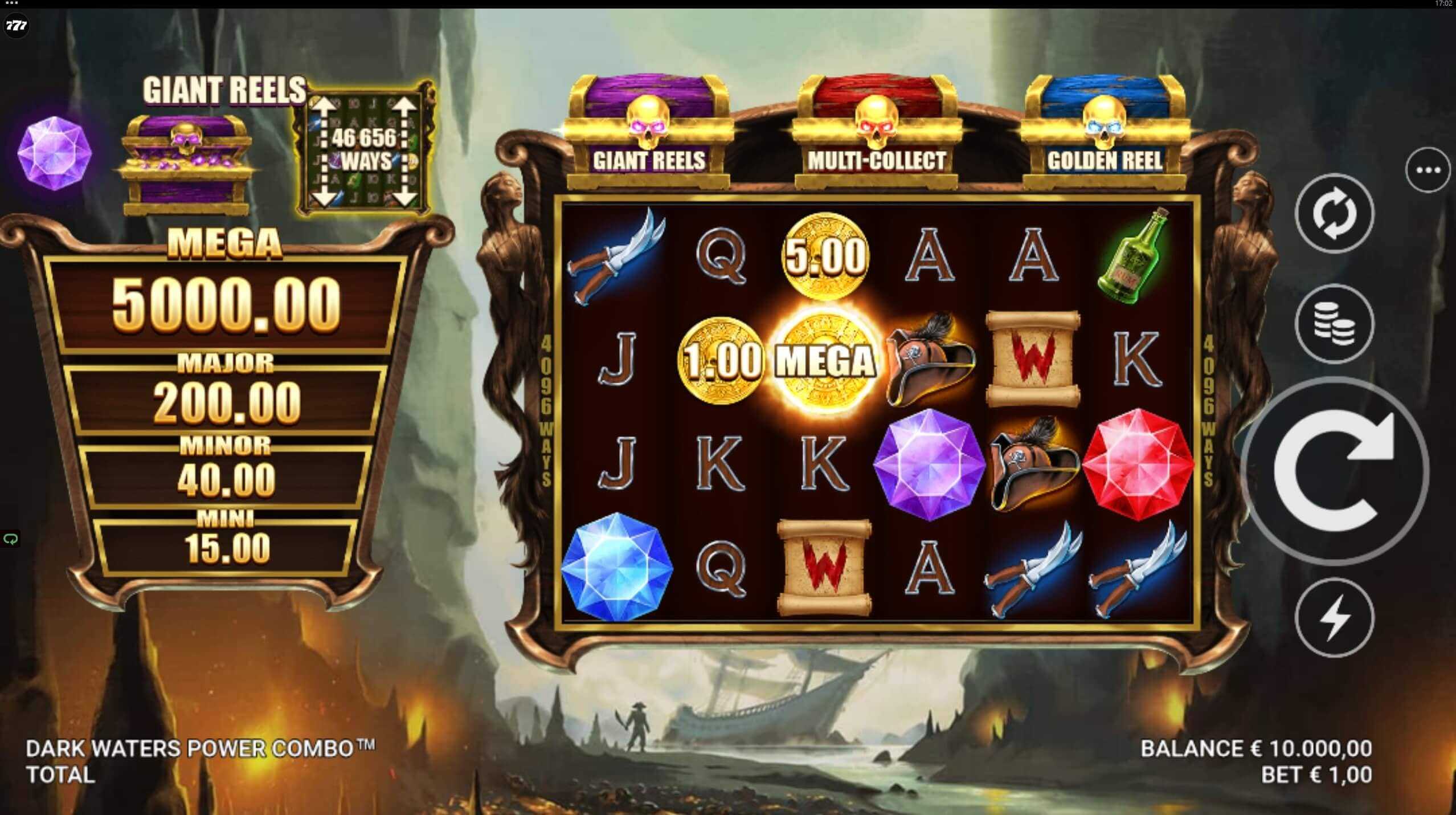The height and width of the screenshot is (815, 1456).
Task: Click the small green icon on left edge
Action: [10, 539]
